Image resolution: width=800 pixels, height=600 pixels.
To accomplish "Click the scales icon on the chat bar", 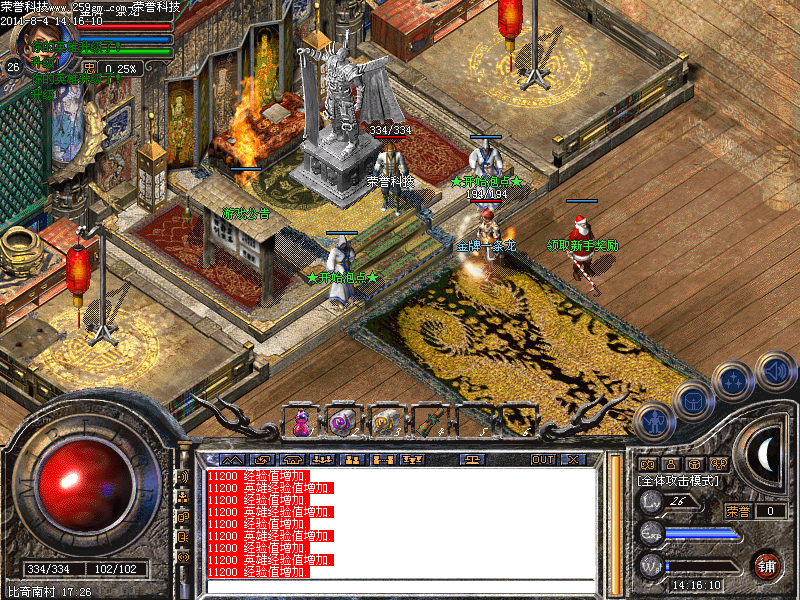I will click(471, 460).
